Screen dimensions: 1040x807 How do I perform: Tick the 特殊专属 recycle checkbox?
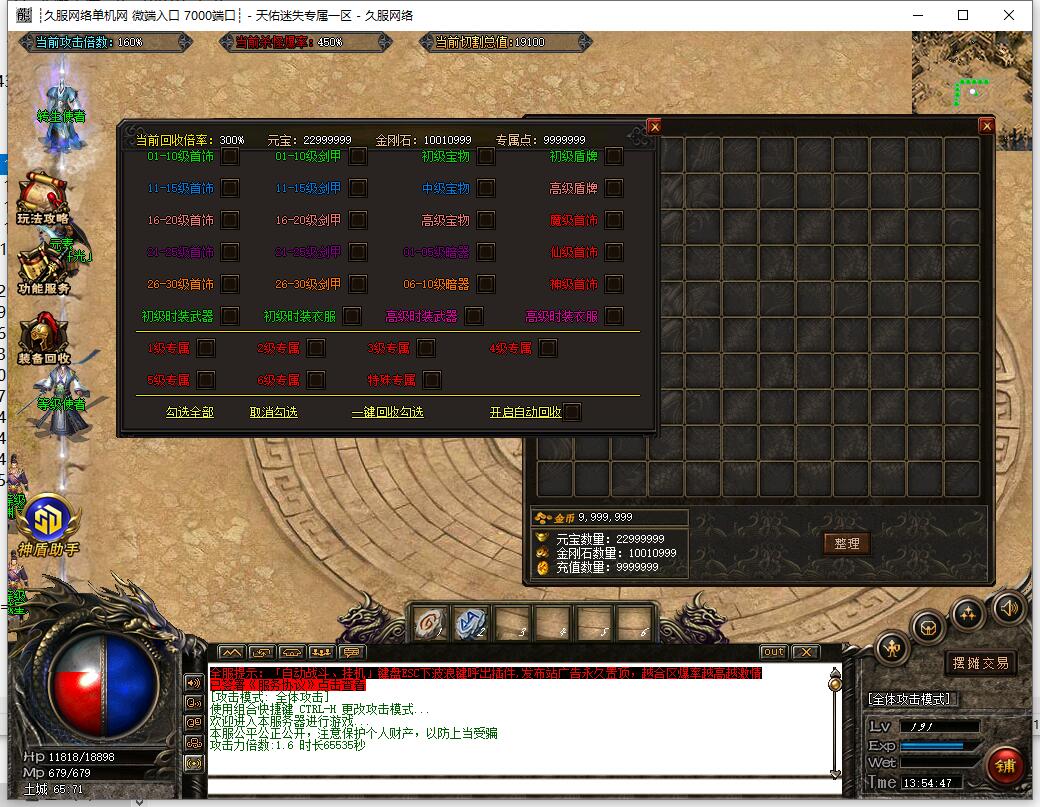(432, 380)
